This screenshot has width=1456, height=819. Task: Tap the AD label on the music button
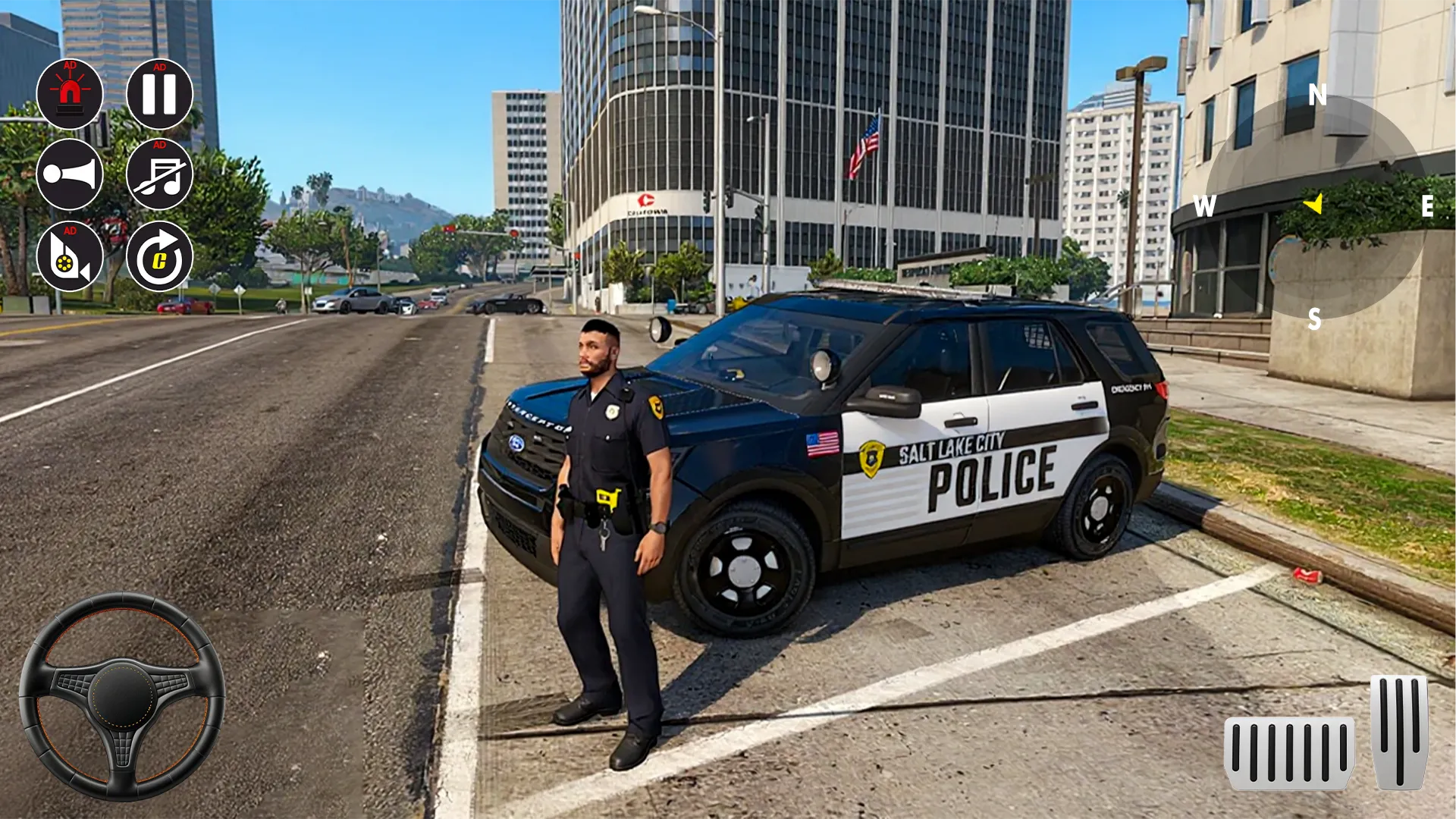(x=159, y=146)
